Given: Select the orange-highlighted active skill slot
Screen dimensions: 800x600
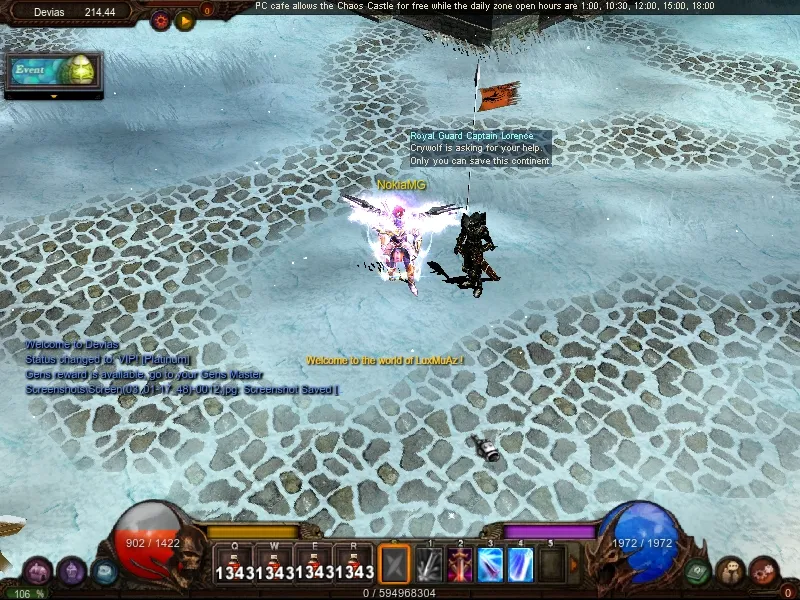Looking at the screenshot, I should click(x=395, y=564).
